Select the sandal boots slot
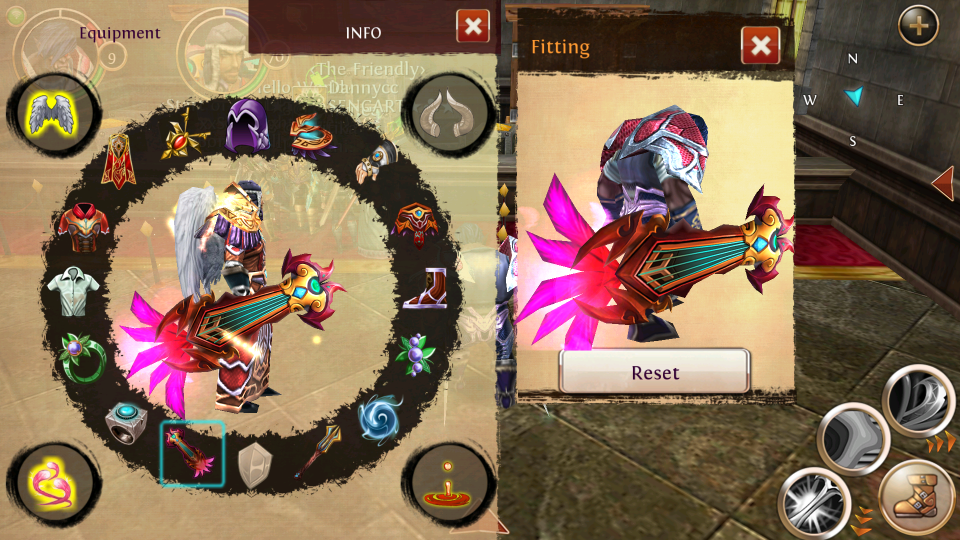This screenshot has width=960, height=540. click(x=423, y=289)
